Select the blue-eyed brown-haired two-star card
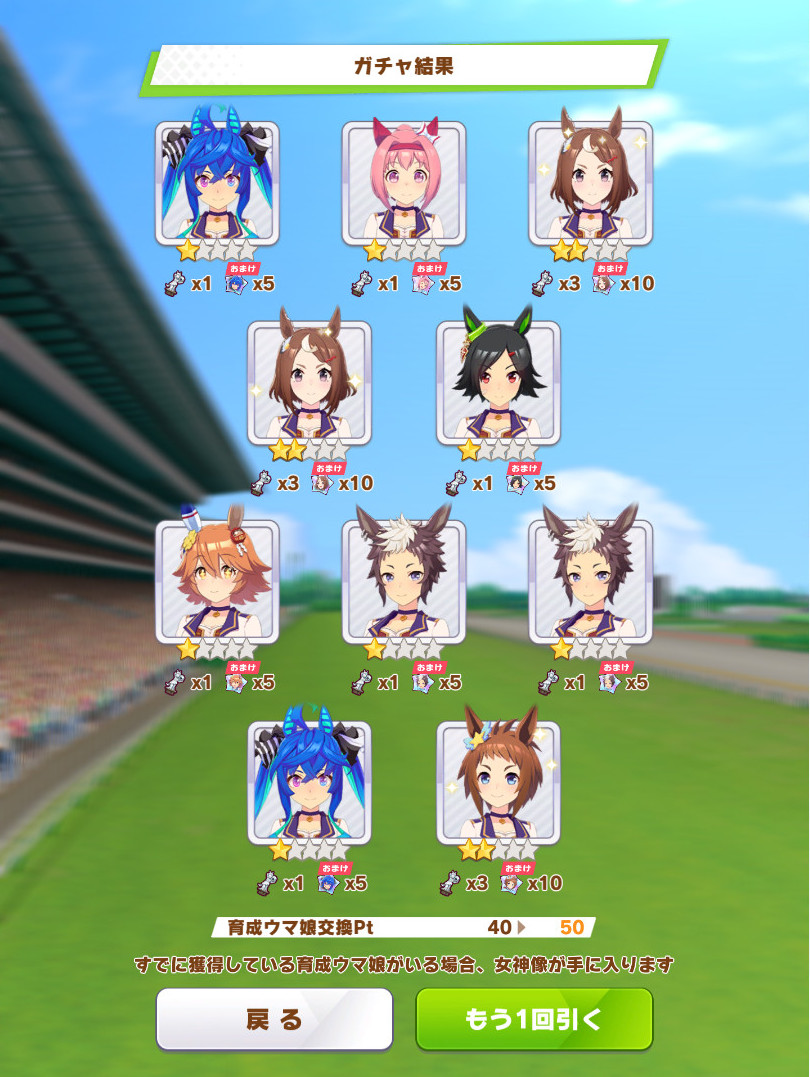810x1077 pixels. pyautogui.click(x=498, y=783)
